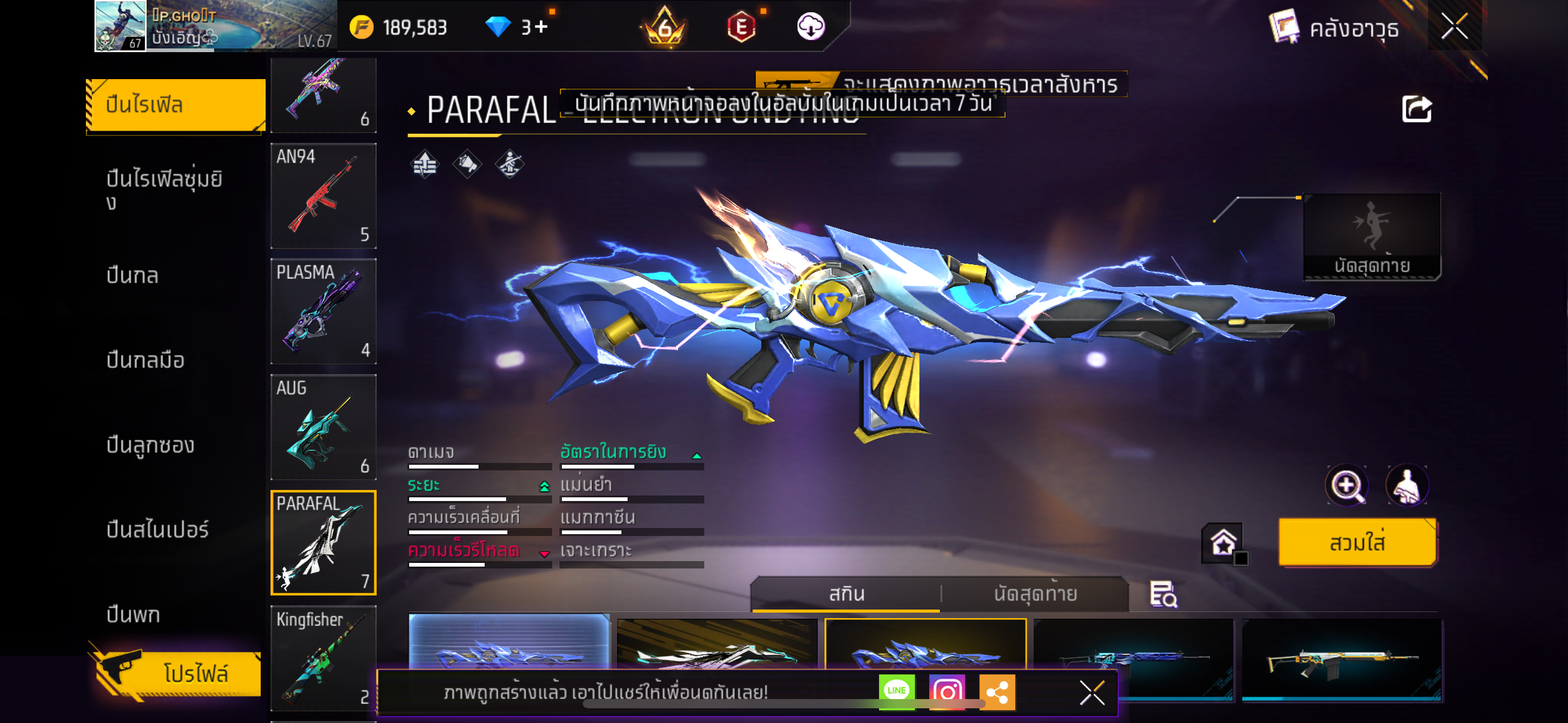The width and height of the screenshot is (1568, 723).
Task: Select the ปืนไรเฟิล weapon category
Action: tap(175, 105)
